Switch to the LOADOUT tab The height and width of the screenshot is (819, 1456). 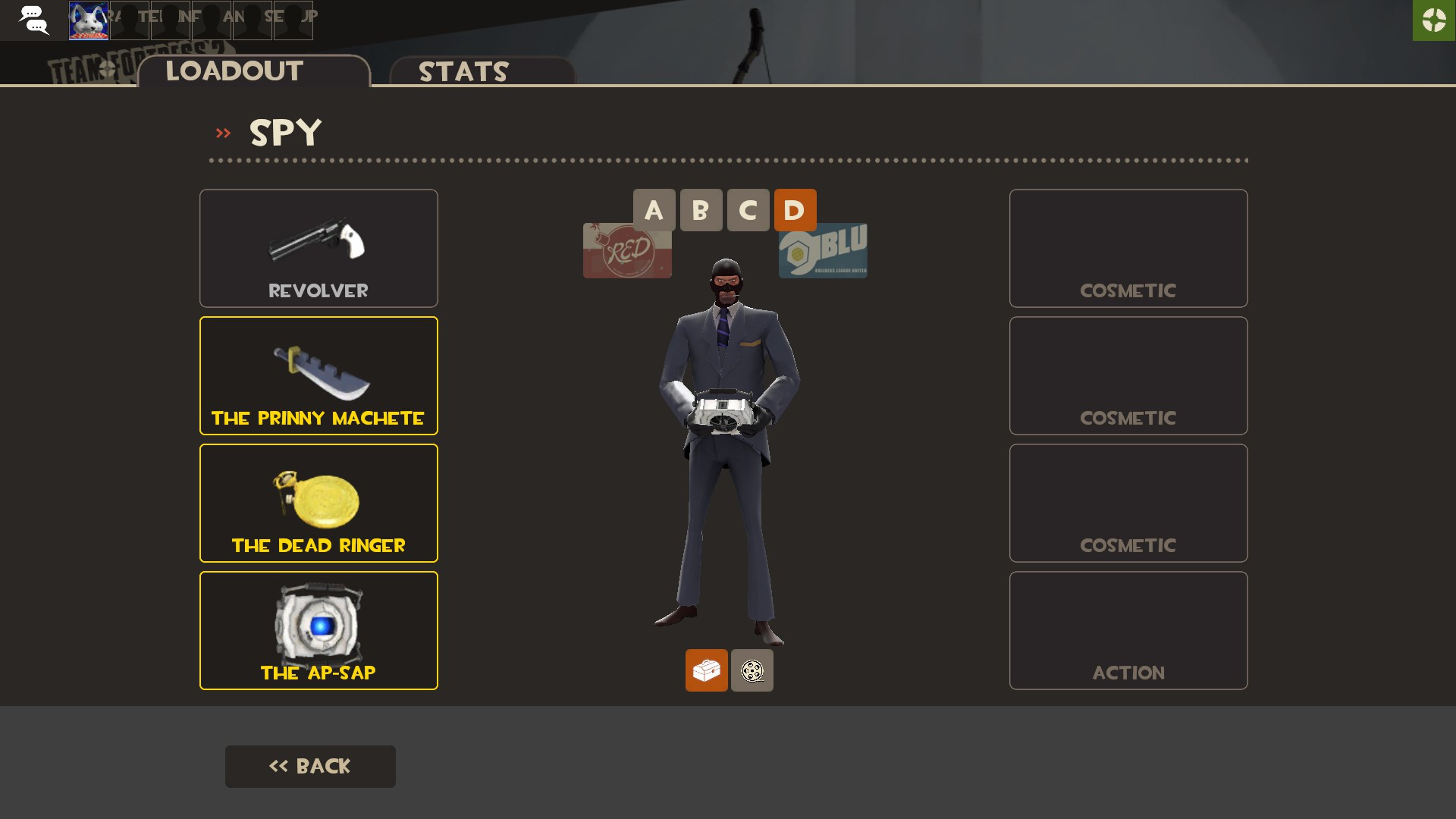pyautogui.click(x=234, y=71)
